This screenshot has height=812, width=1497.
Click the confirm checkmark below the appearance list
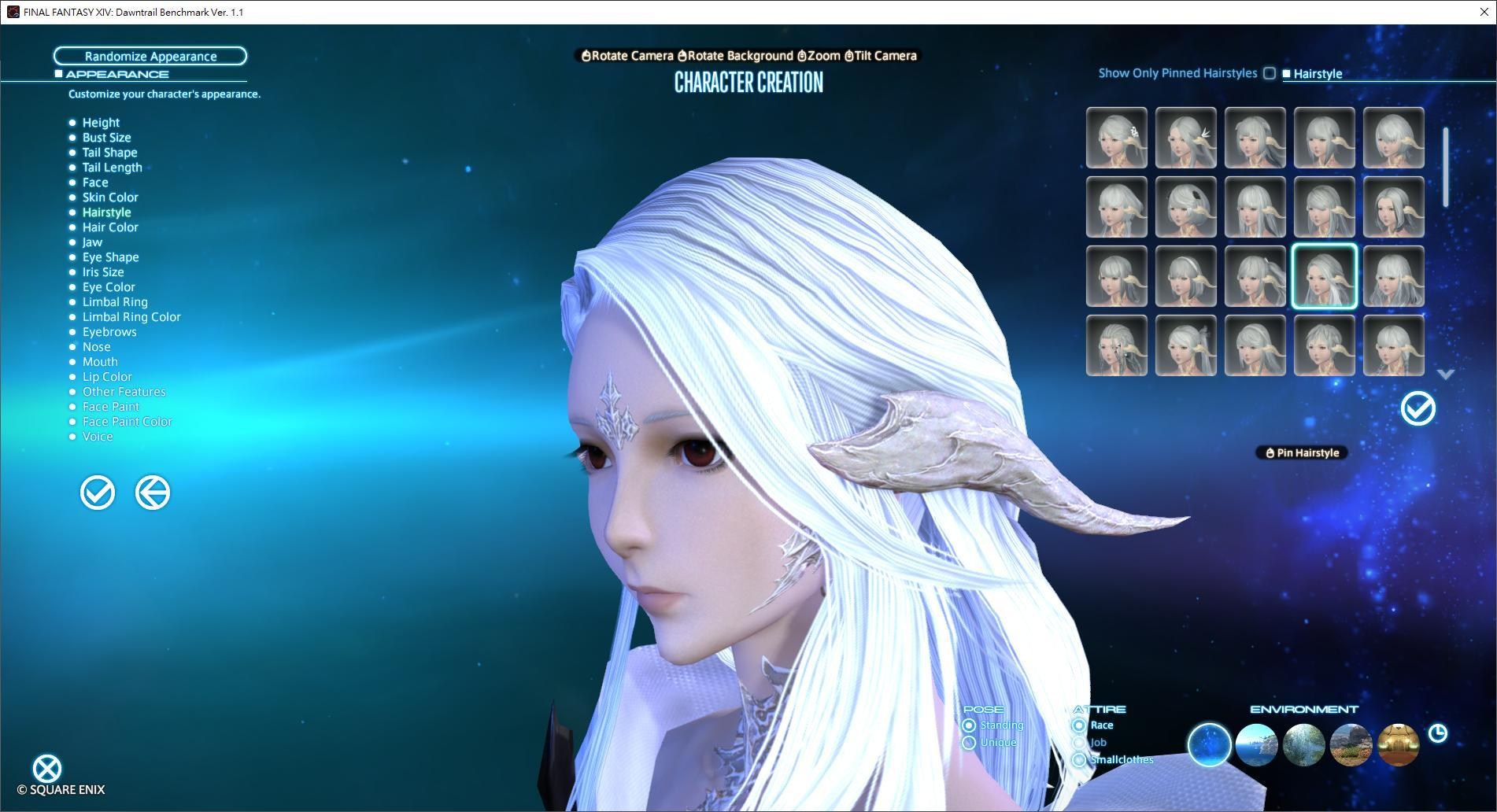97,493
